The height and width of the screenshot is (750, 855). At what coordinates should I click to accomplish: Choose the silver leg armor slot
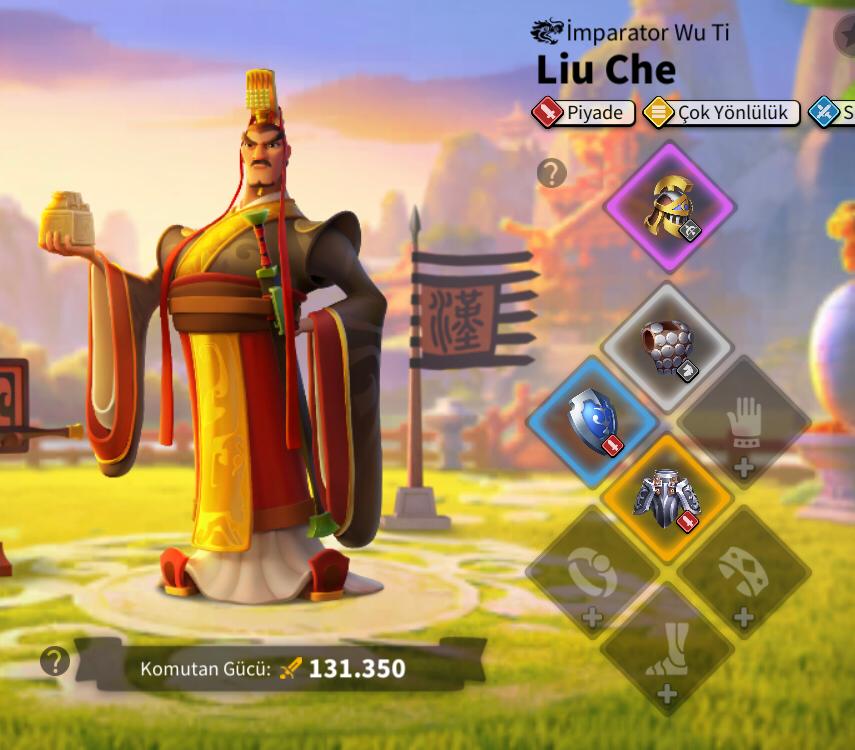point(668,497)
